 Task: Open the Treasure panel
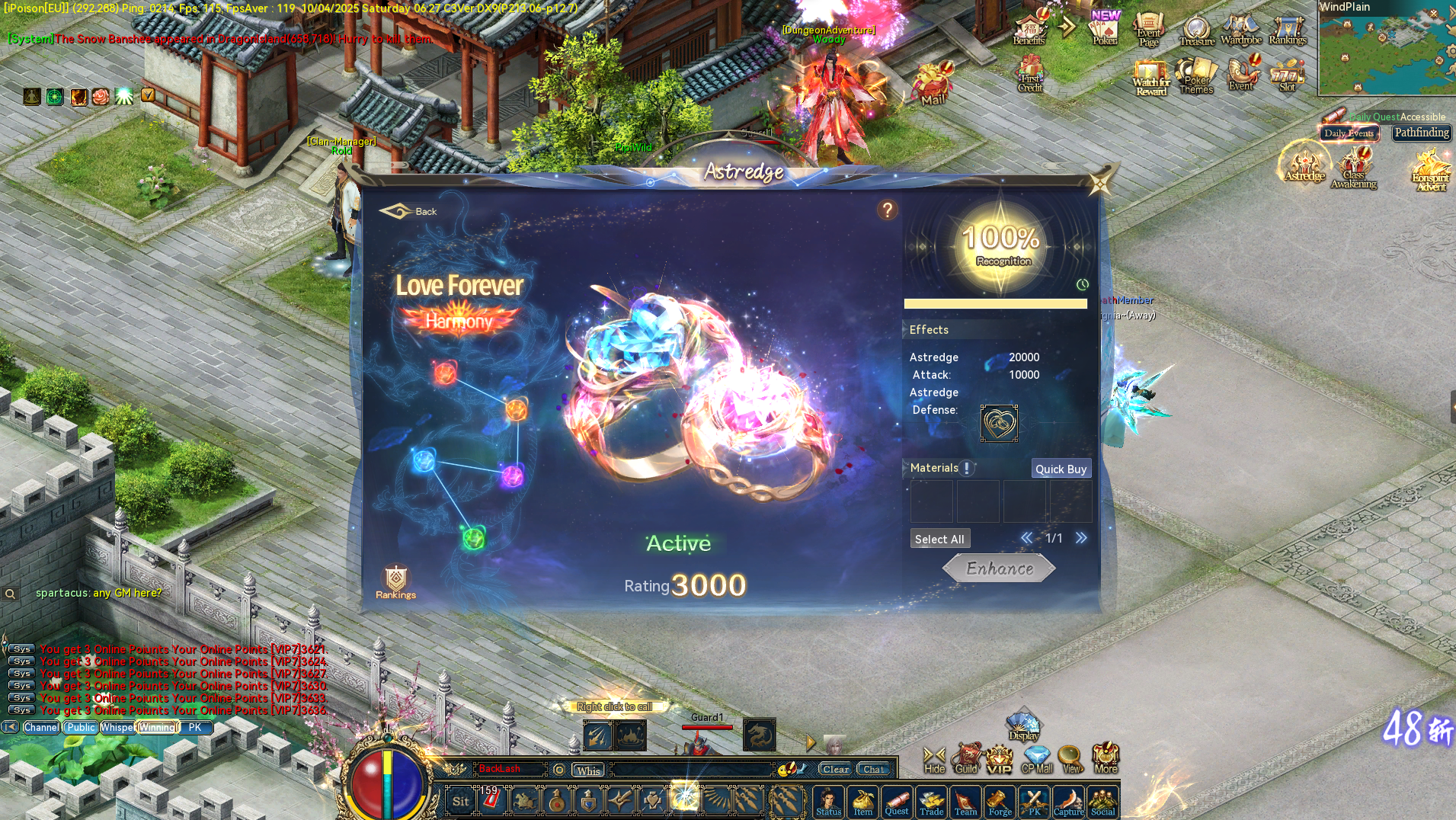[x=1195, y=30]
